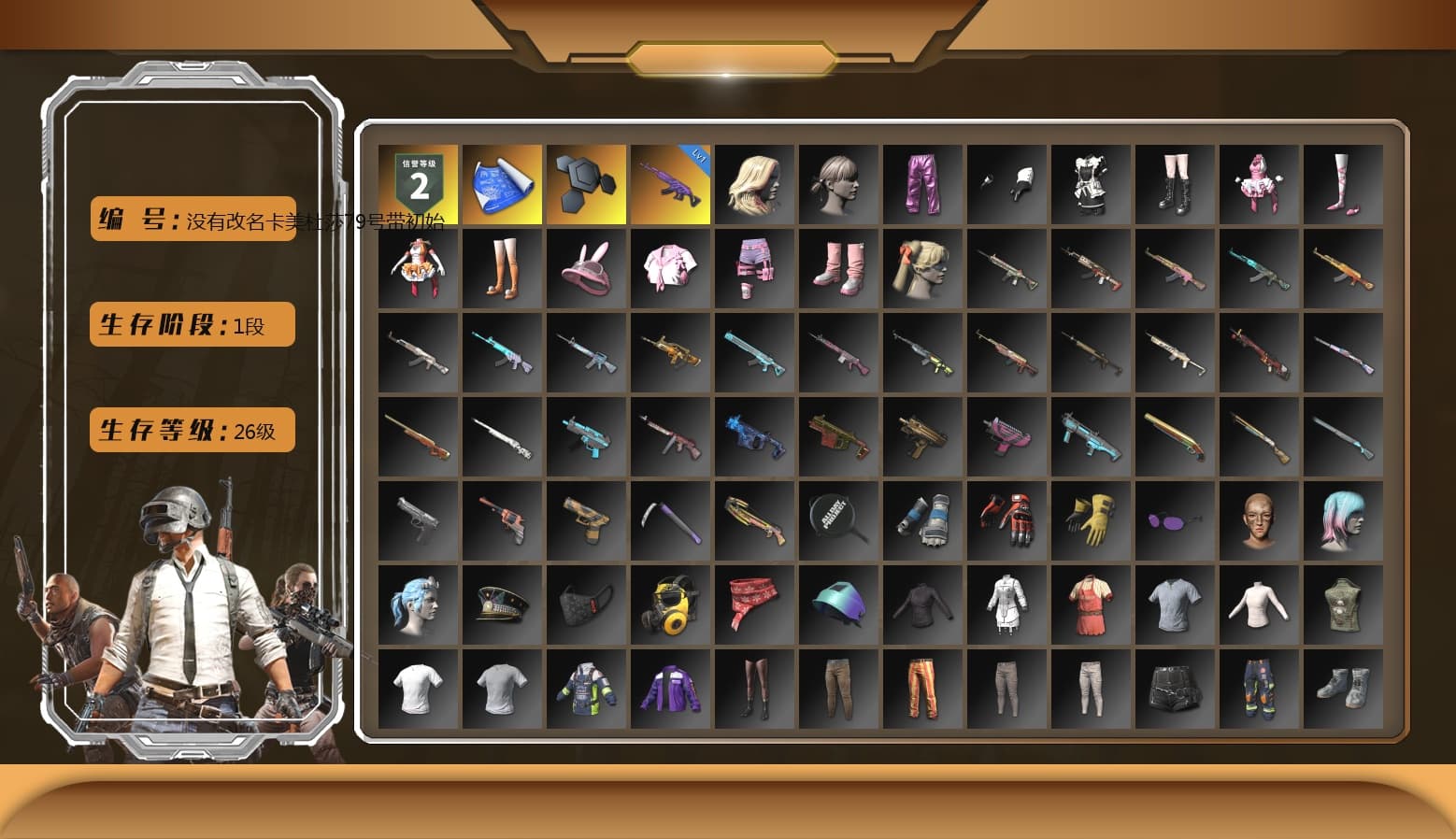Click the 信营等级 2 reputation badge
1456x839 pixels.
click(x=417, y=182)
